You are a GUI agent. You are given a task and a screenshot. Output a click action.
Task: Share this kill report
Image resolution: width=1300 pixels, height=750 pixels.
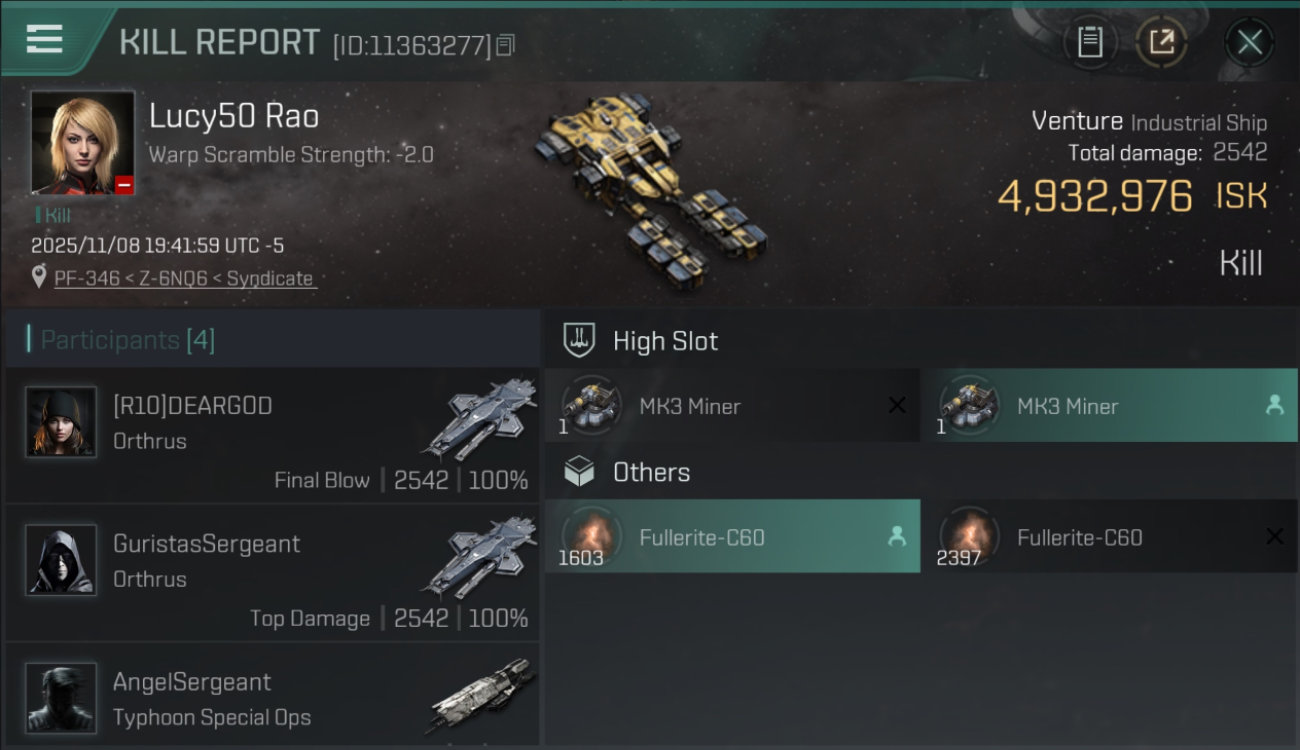click(1162, 42)
